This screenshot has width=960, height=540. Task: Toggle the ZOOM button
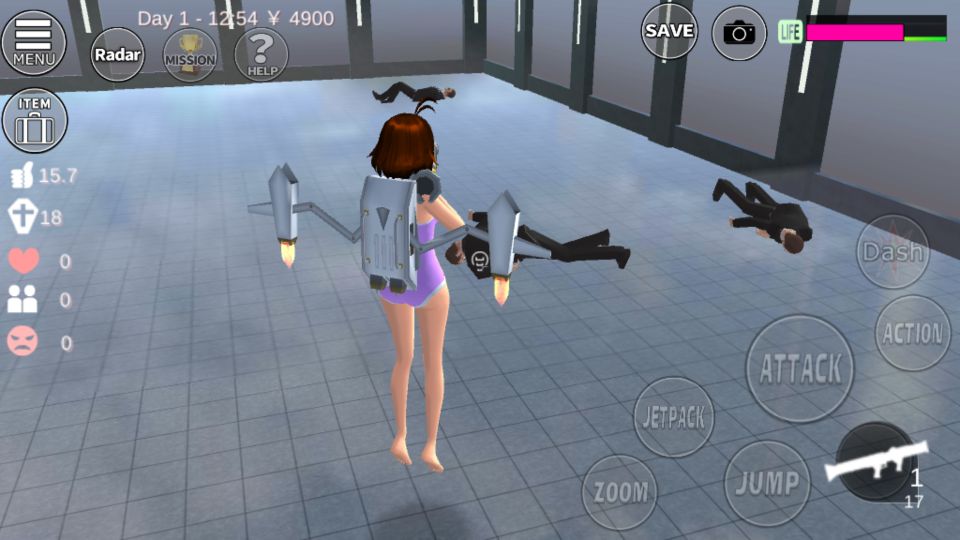(620, 492)
